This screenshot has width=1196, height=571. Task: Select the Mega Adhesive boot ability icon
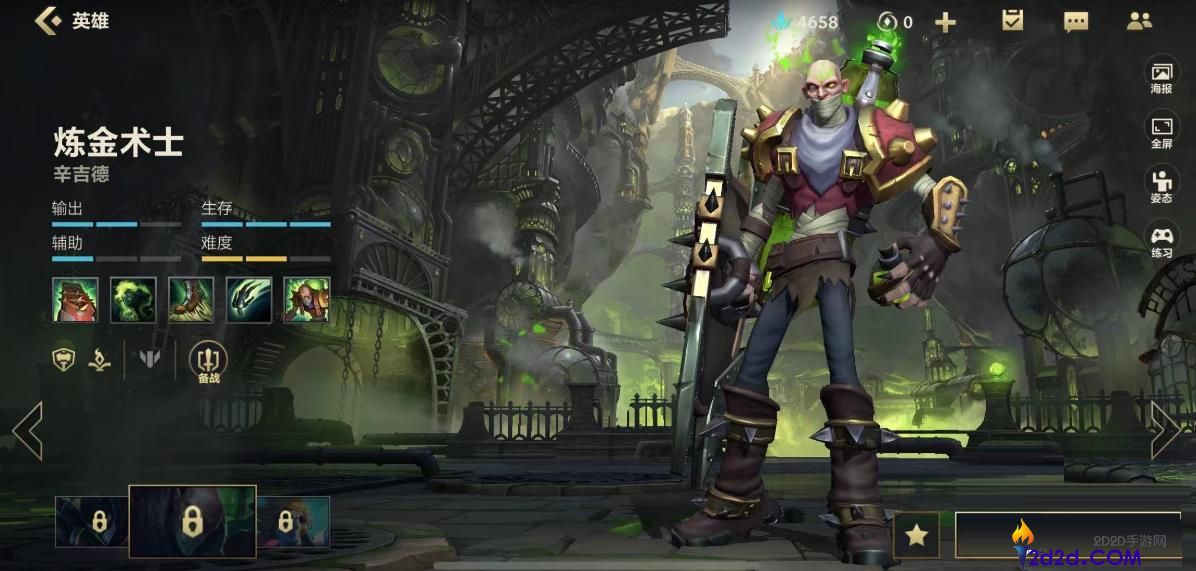point(191,300)
